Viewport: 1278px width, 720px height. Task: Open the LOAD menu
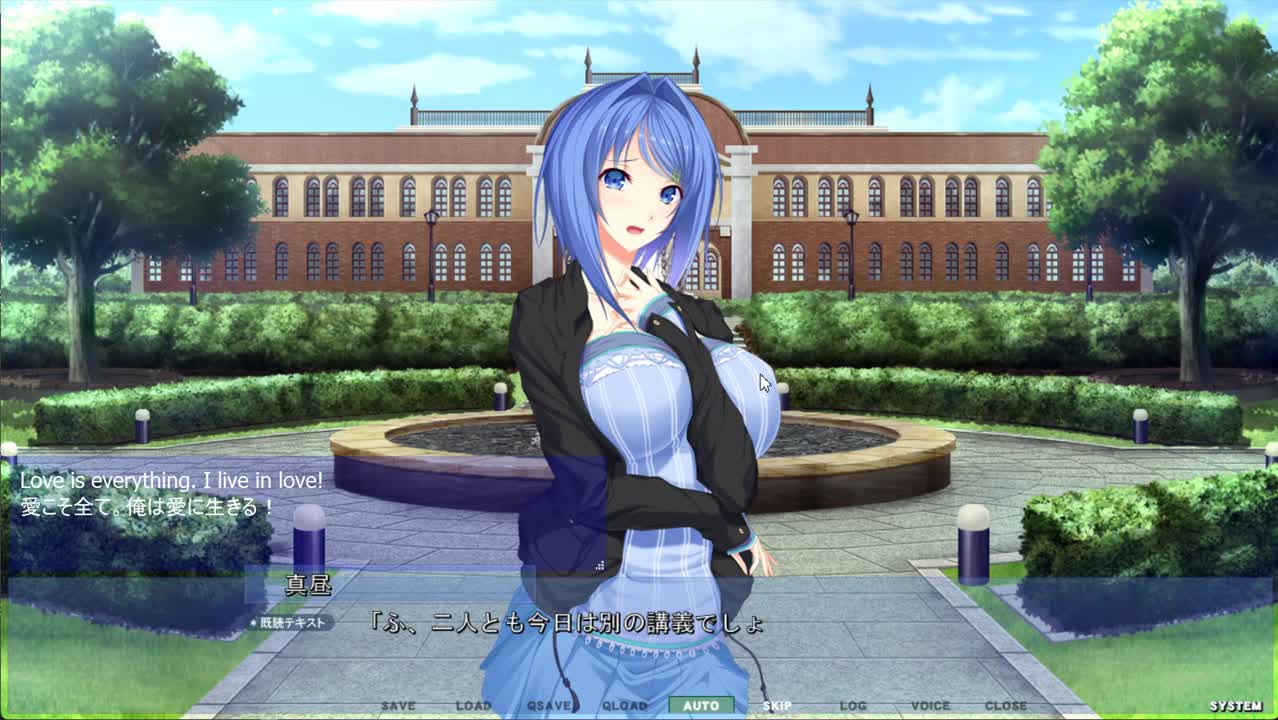[x=473, y=706]
